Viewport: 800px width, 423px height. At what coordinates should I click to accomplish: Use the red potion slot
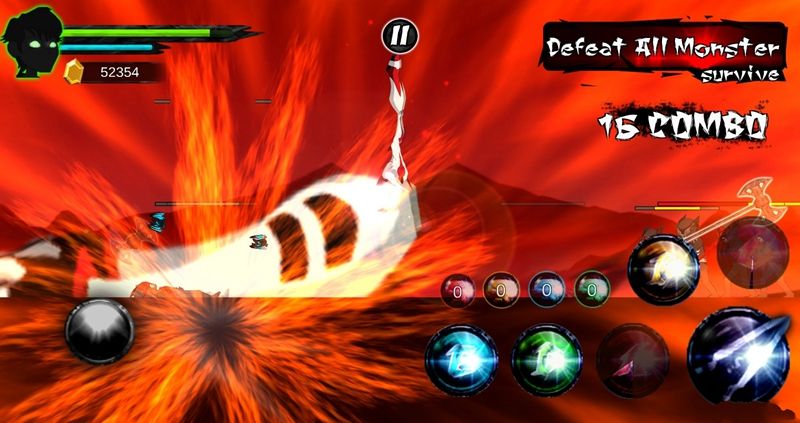tap(457, 291)
